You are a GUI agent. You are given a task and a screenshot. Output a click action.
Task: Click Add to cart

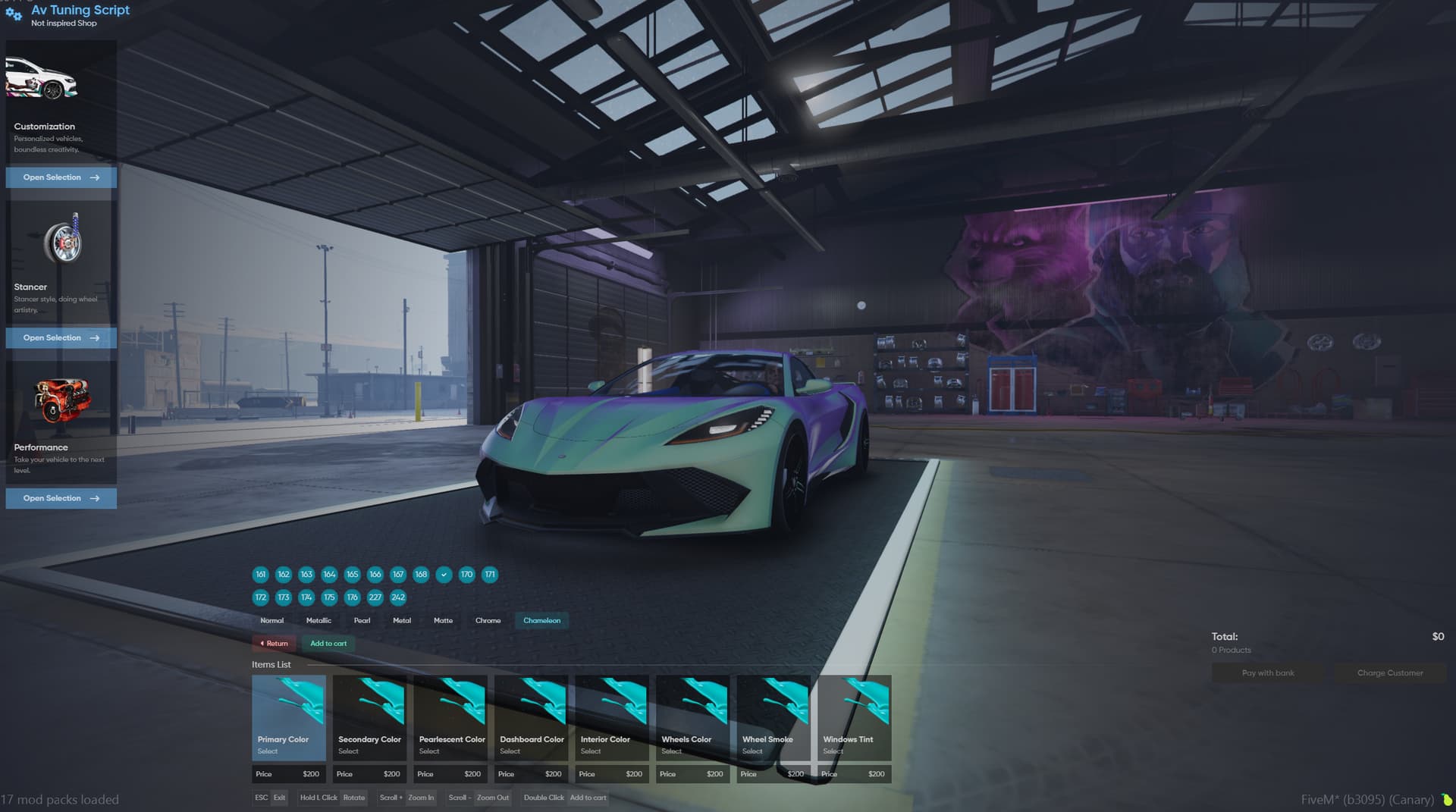[328, 643]
